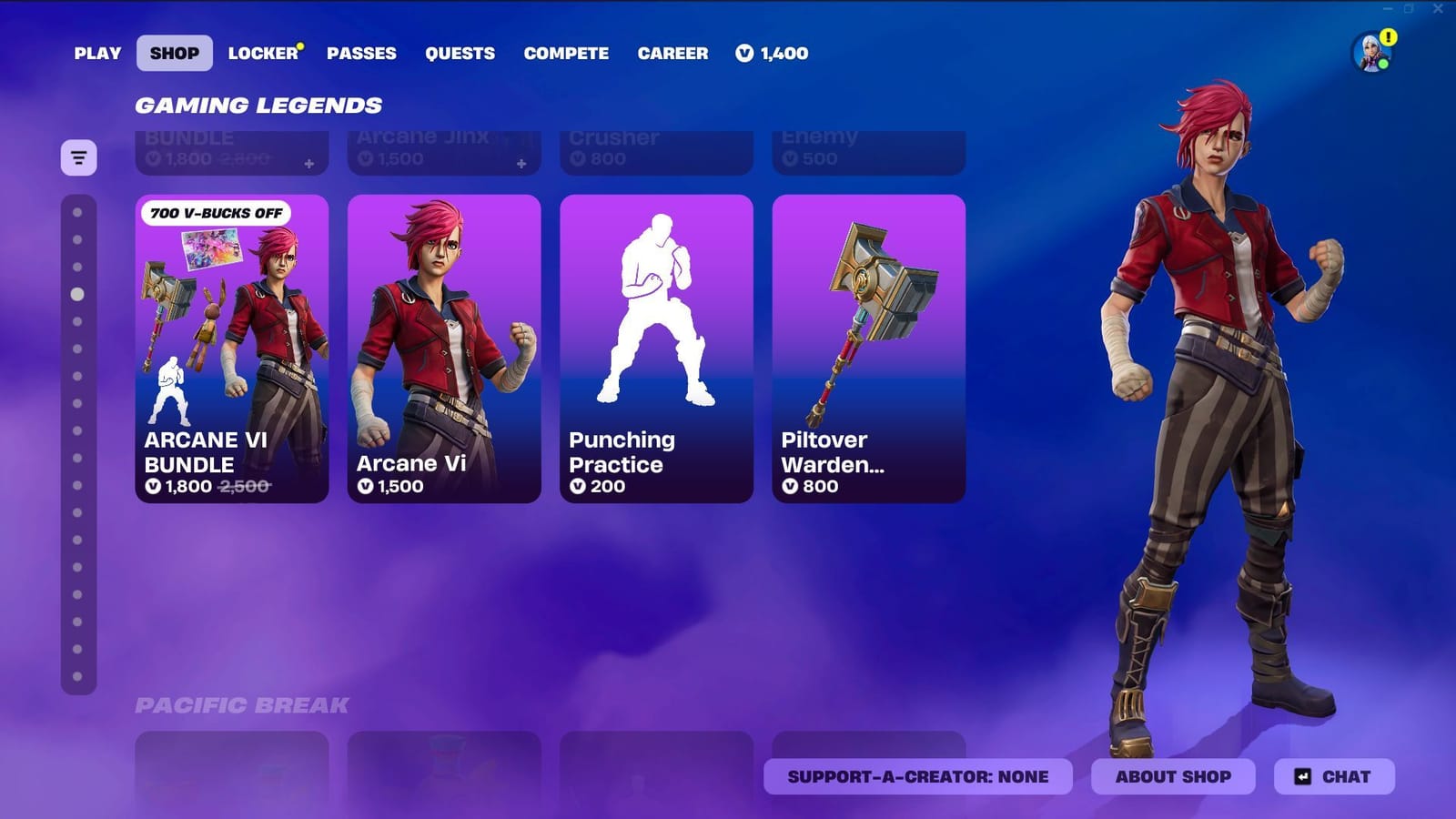The height and width of the screenshot is (819, 1456).
Task: Click the green online status indicator on avatar
Action: coord(1384,63)
